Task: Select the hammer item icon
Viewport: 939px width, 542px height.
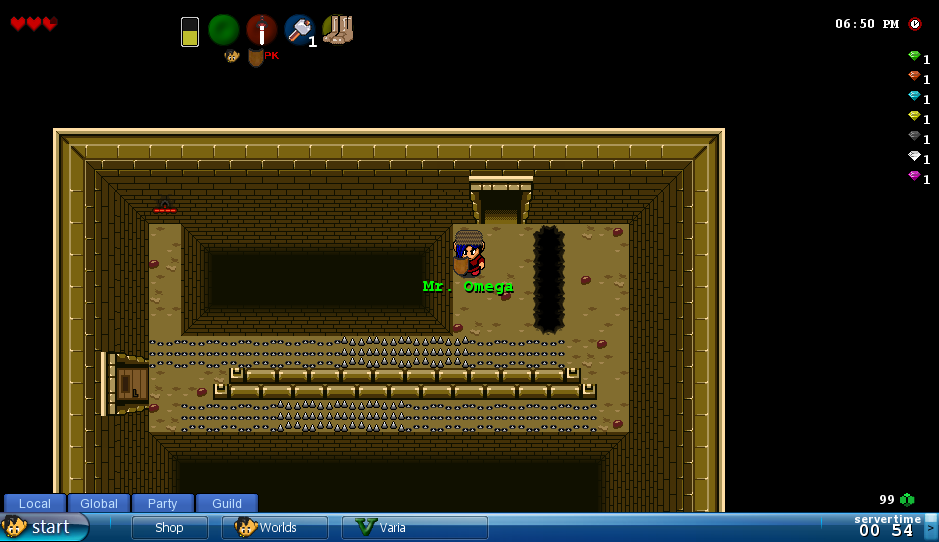Action: (299, 30)
